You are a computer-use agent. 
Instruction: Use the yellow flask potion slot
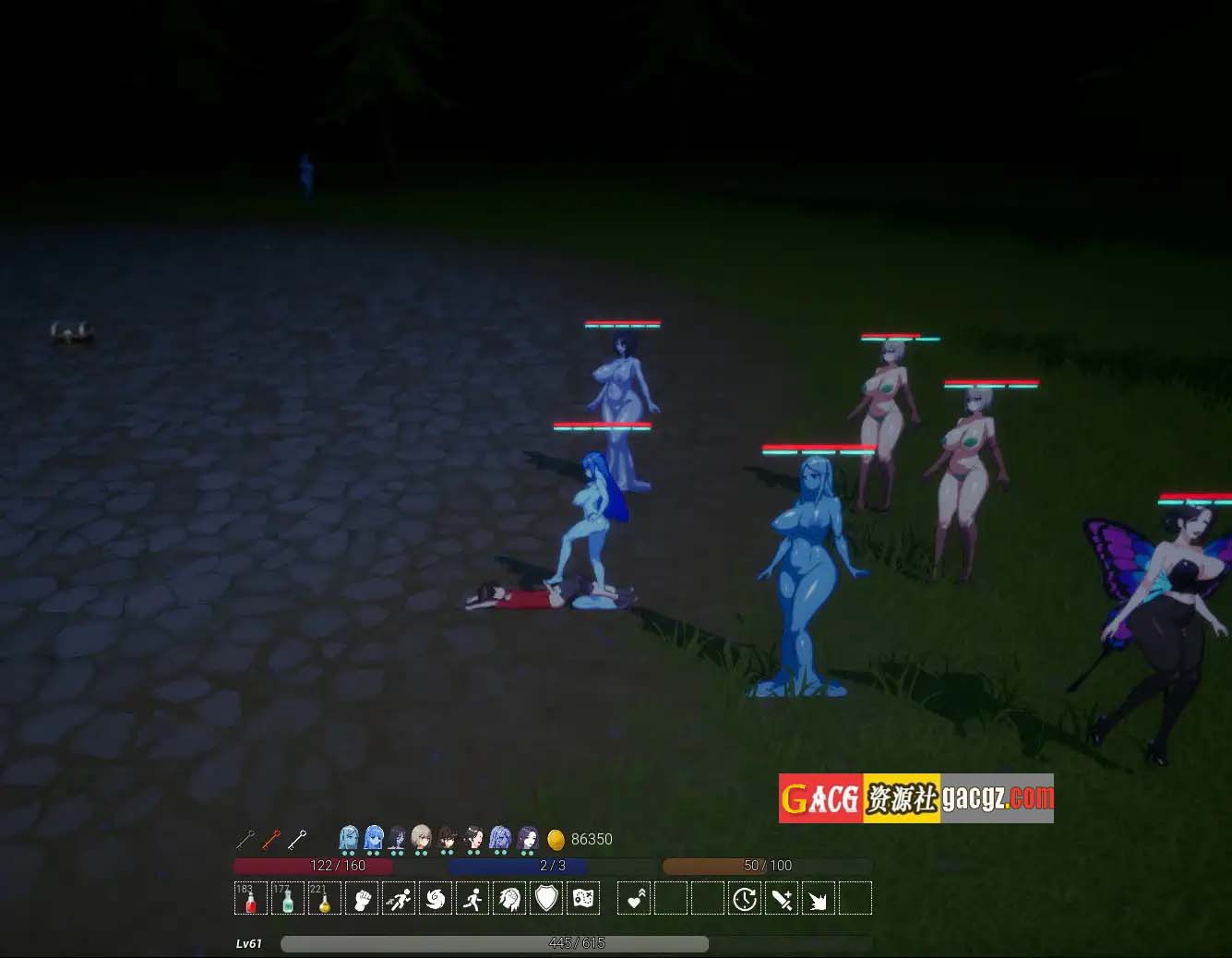tap(325, 898)
